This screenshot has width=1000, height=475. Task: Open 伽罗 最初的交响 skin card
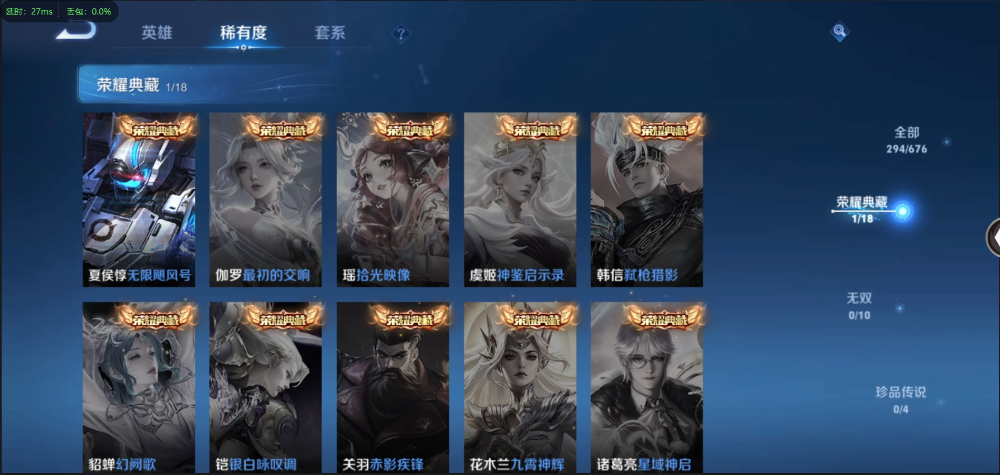click(x=266, y=199)
